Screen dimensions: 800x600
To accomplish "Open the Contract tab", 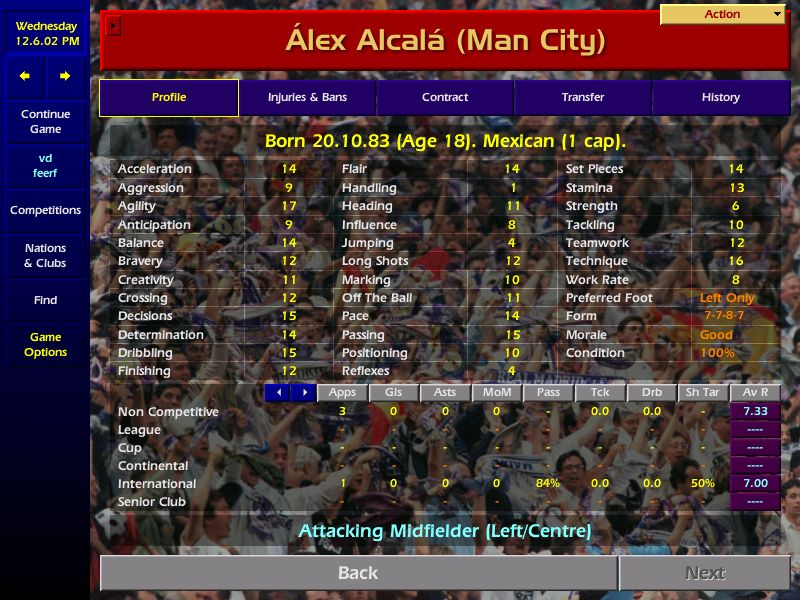I will (x=445, y=98).
